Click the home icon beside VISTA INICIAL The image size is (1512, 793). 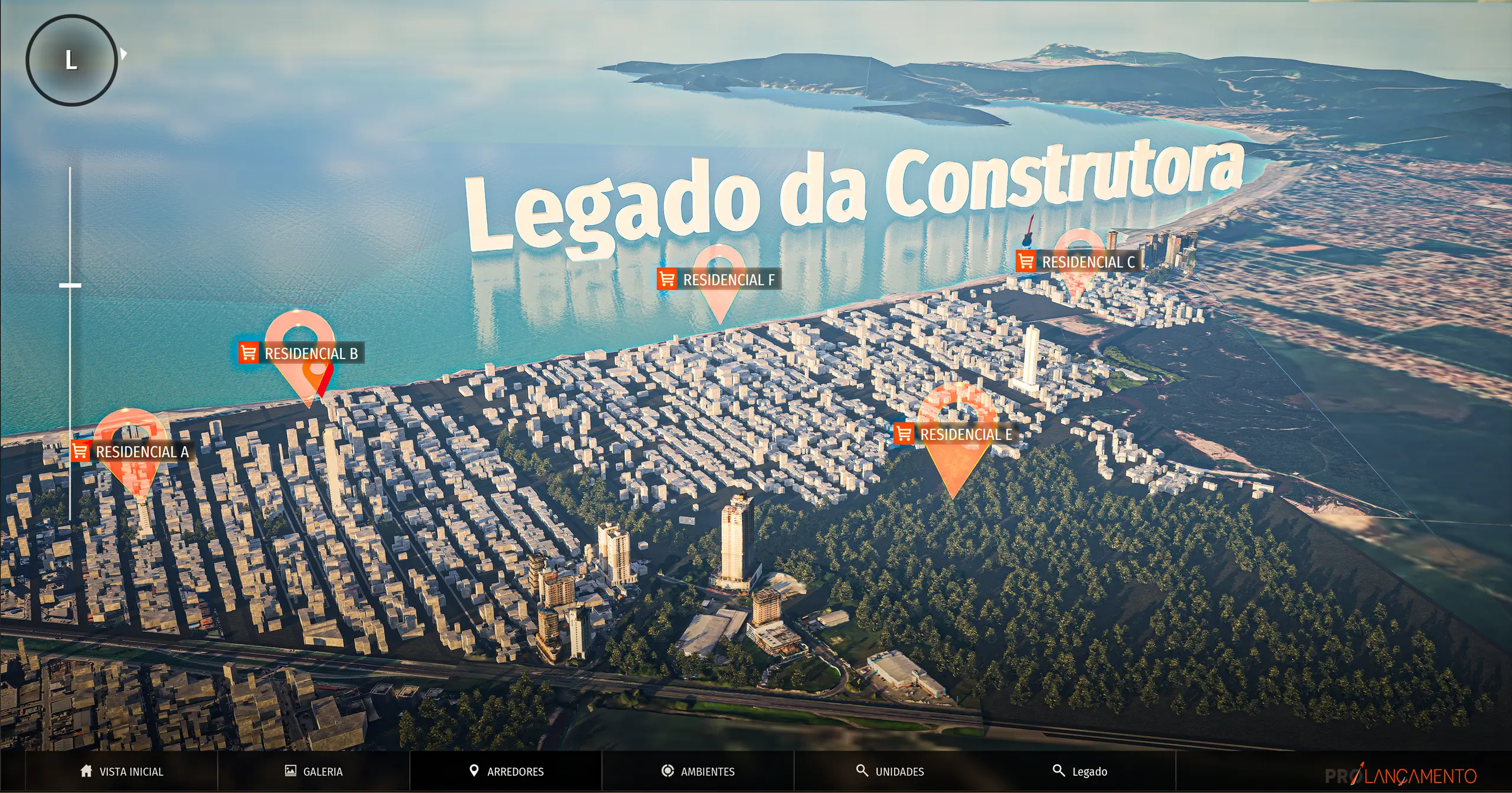click(85, 771)
